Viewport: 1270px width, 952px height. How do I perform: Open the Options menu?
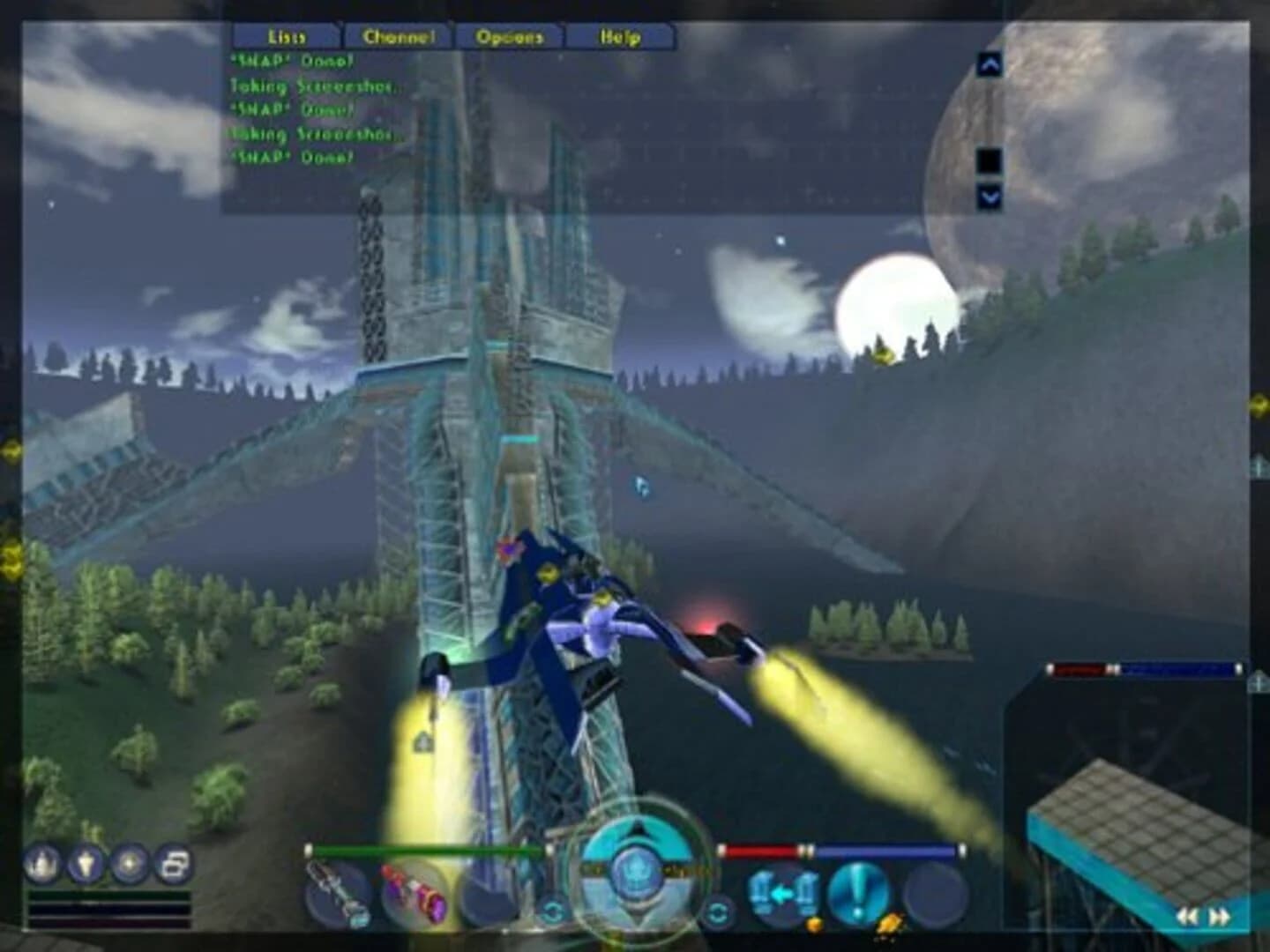[510, 37]
